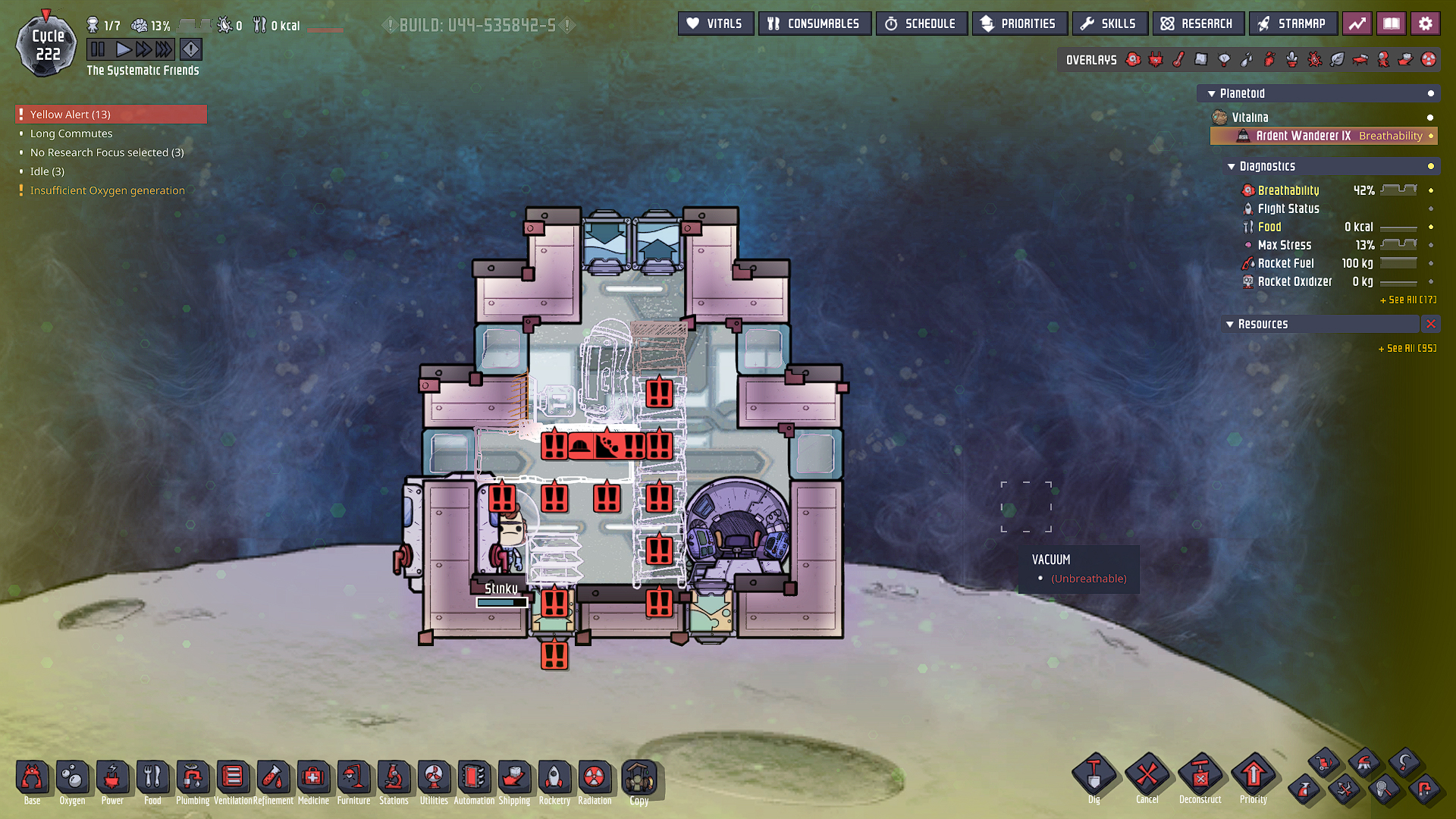Open the Priorities screen

[x=1018, y=24]
